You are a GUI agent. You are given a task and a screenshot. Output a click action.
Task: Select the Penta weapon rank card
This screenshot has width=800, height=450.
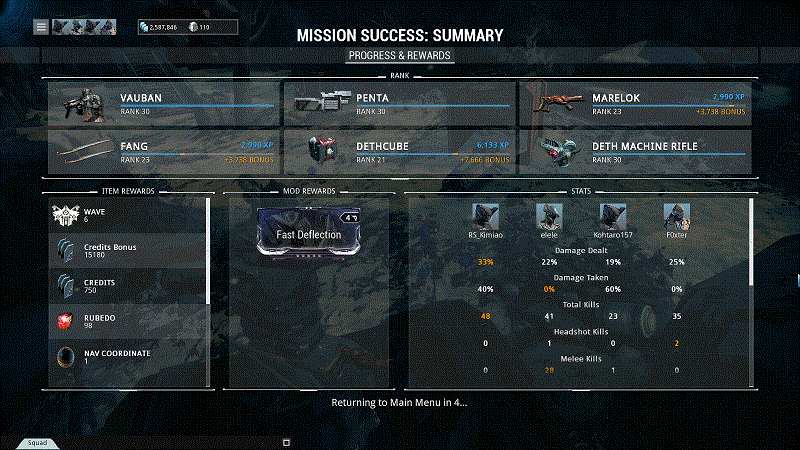[399, 104]
